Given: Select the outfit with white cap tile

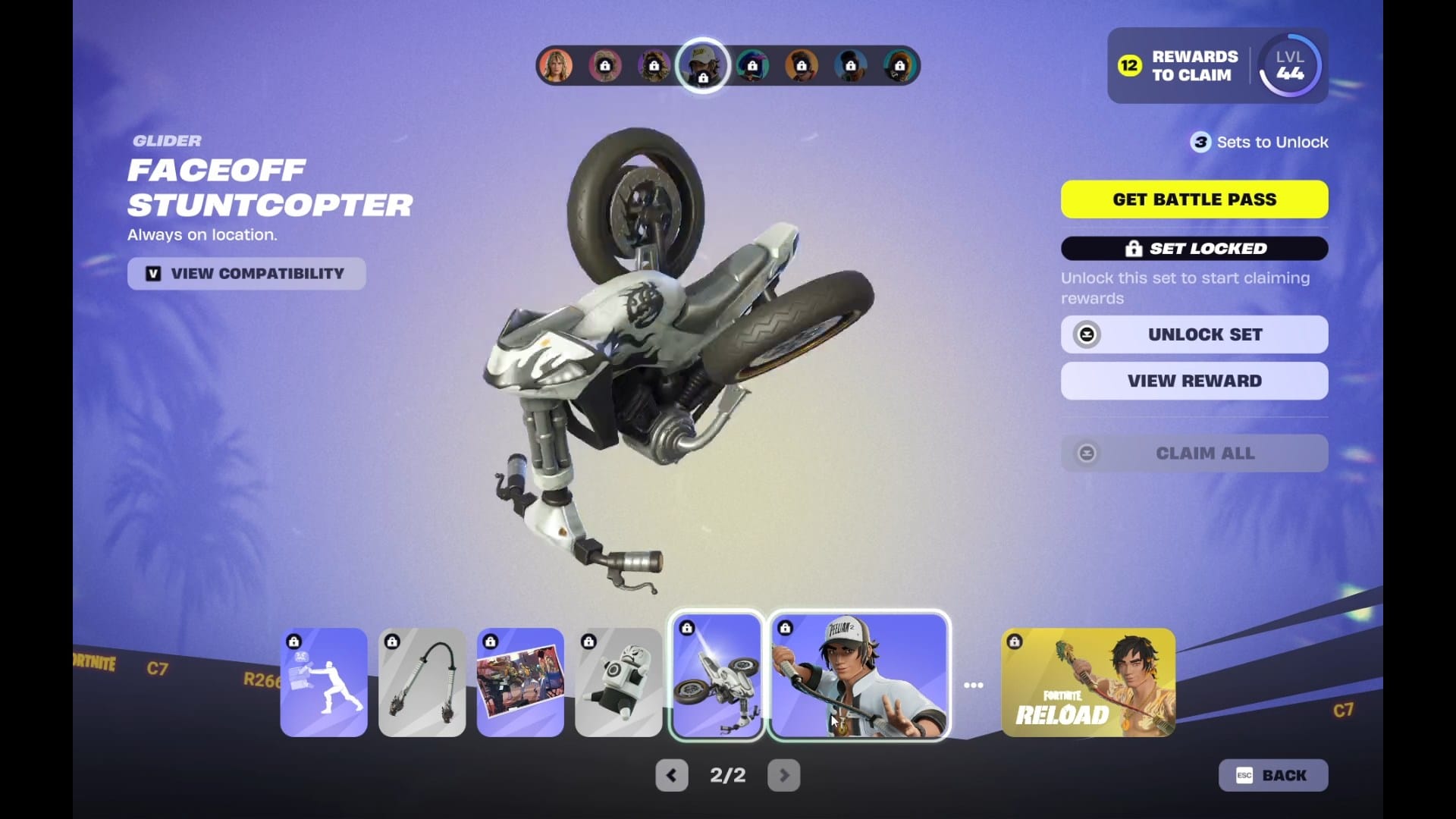Looking at the screenshot, I should tap(858, 676).
